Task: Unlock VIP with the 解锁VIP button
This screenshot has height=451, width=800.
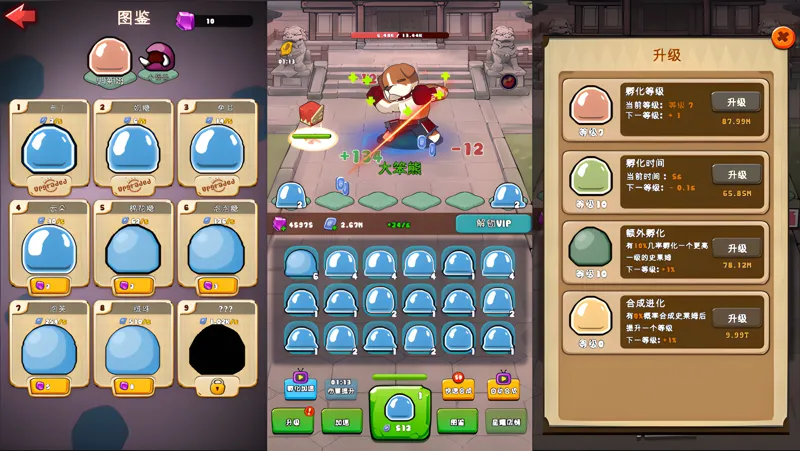Action: [492, 224]
